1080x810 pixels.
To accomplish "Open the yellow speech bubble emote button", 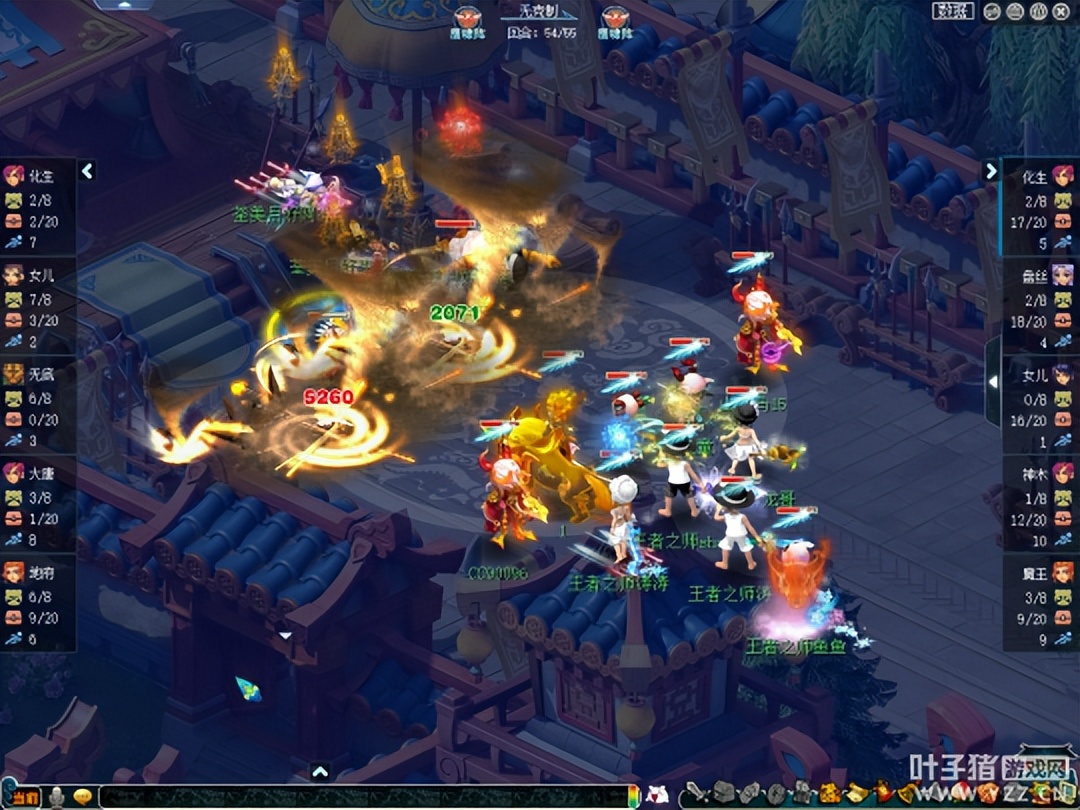I will coord(83,797).
